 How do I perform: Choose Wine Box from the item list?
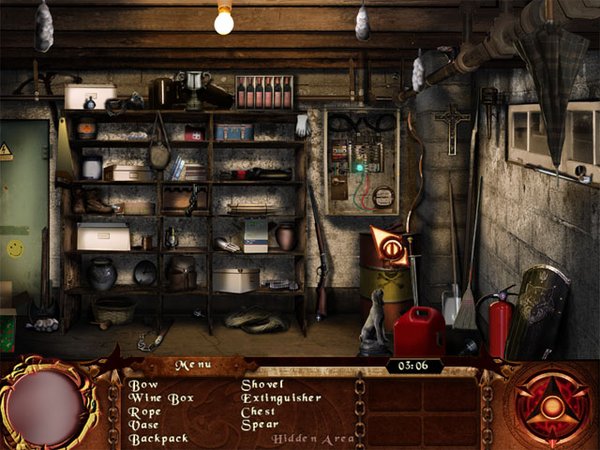click(x=158, y=398)
